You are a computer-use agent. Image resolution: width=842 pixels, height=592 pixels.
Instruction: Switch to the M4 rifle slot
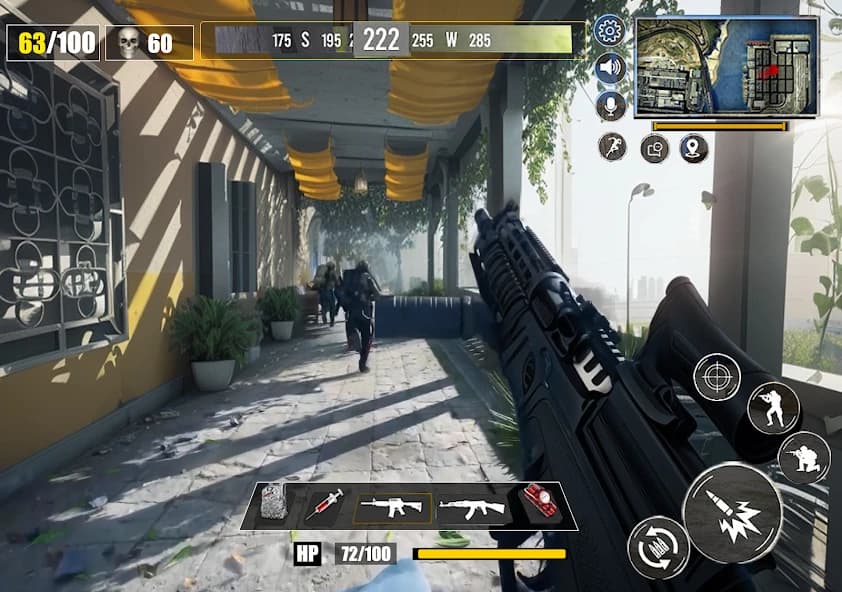tap(393, 506)
